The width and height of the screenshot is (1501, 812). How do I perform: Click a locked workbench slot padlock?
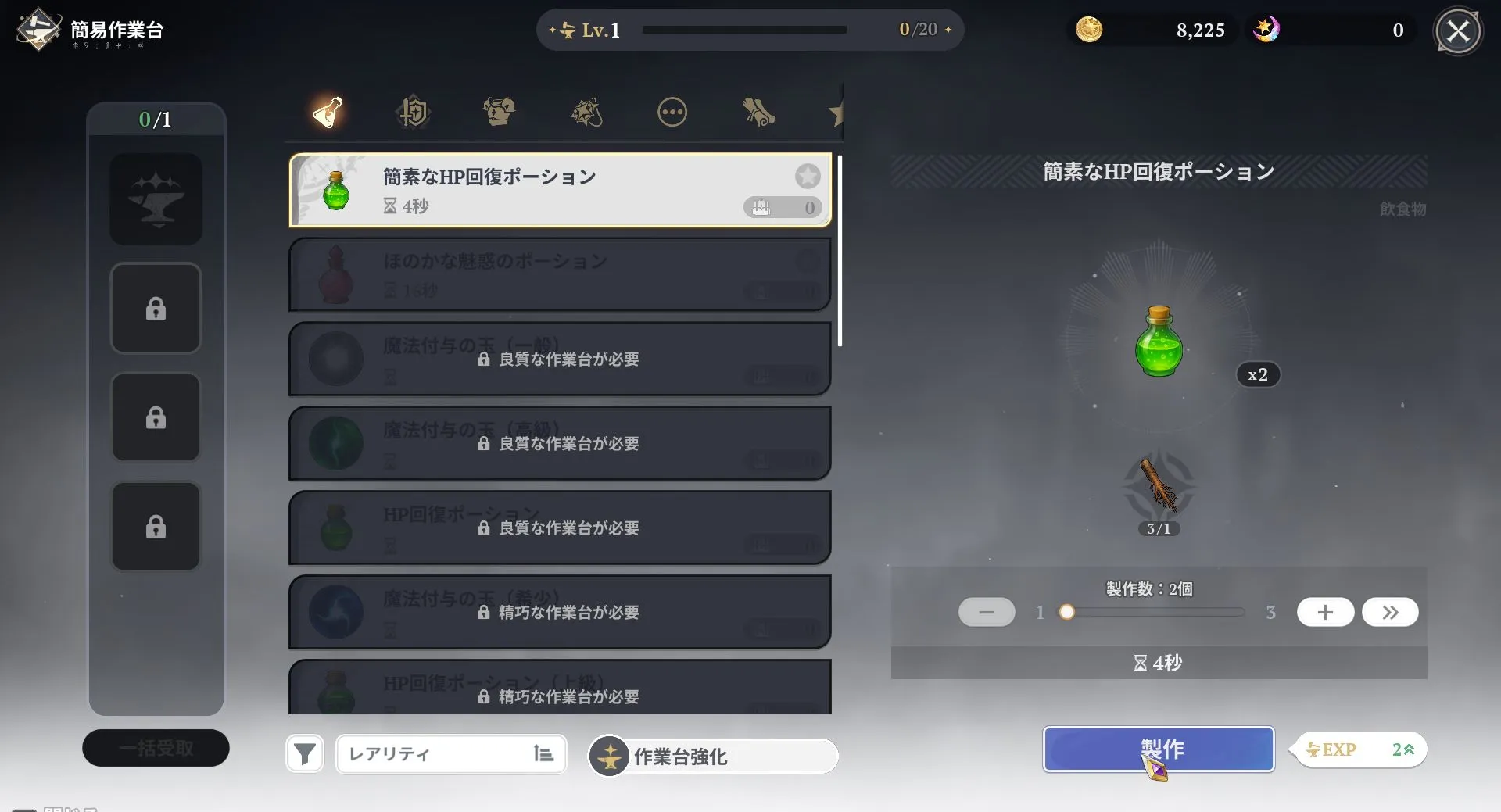(156, 308)
